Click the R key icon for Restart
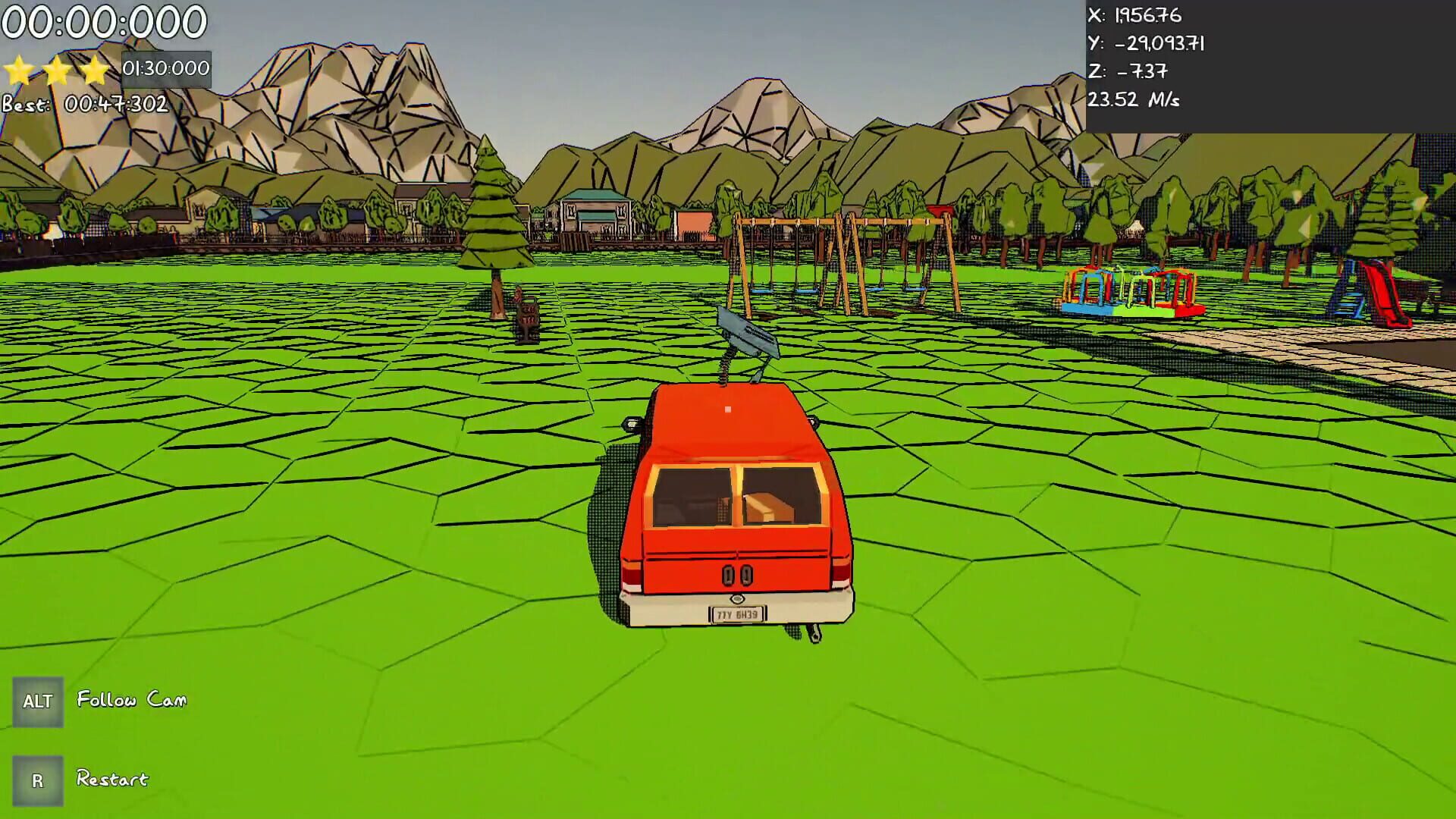 click(39, 780)
